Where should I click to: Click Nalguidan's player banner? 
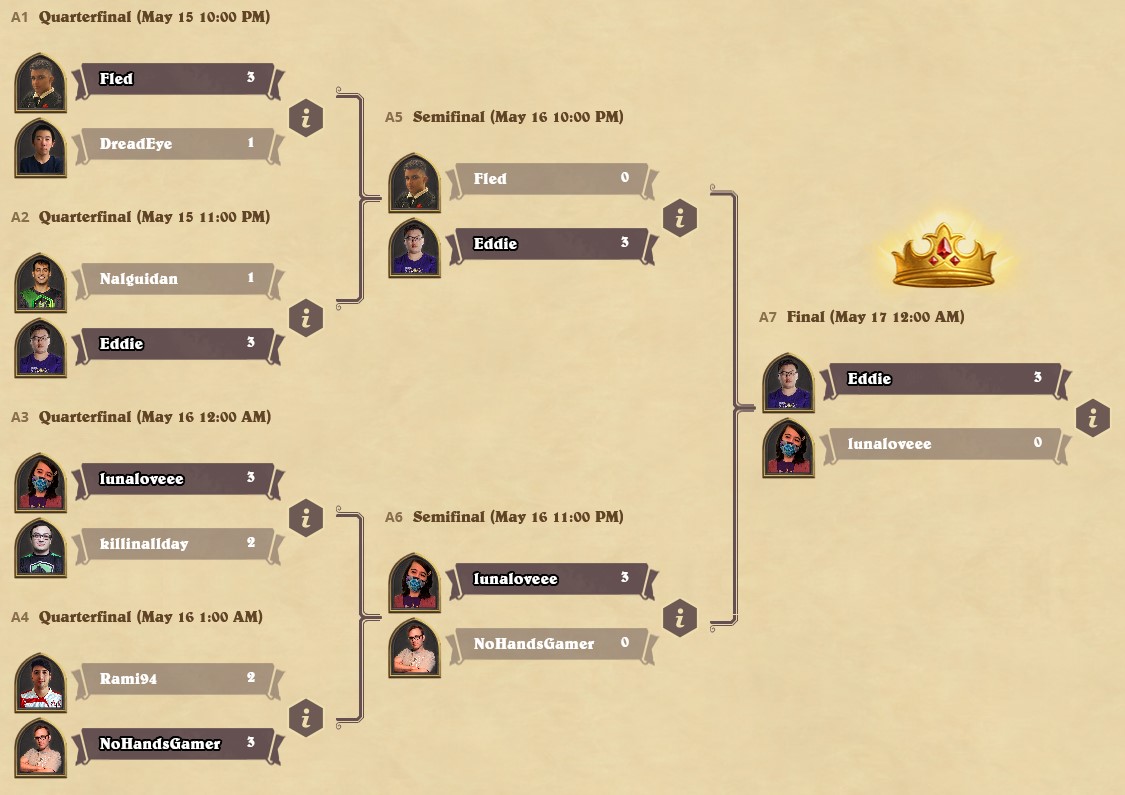(x=176, y=279)
